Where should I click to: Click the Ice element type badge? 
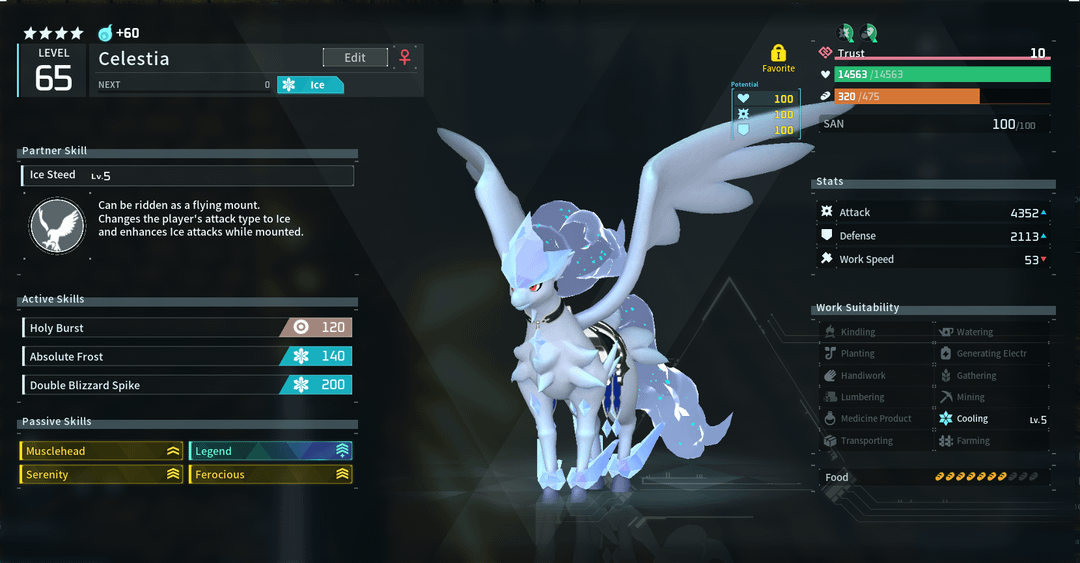(x=310, y=85)
